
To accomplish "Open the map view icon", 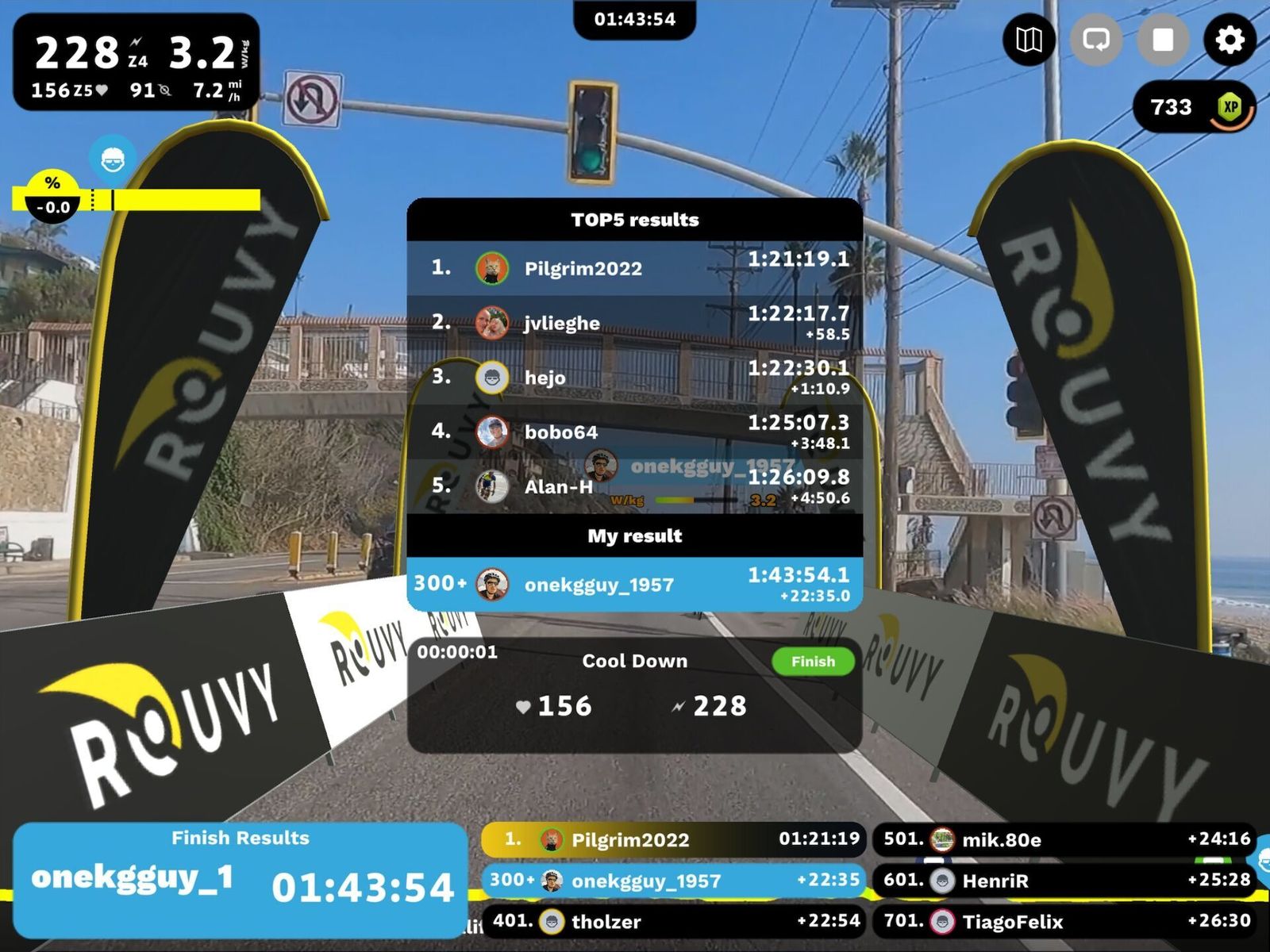I will [1029, 40].
